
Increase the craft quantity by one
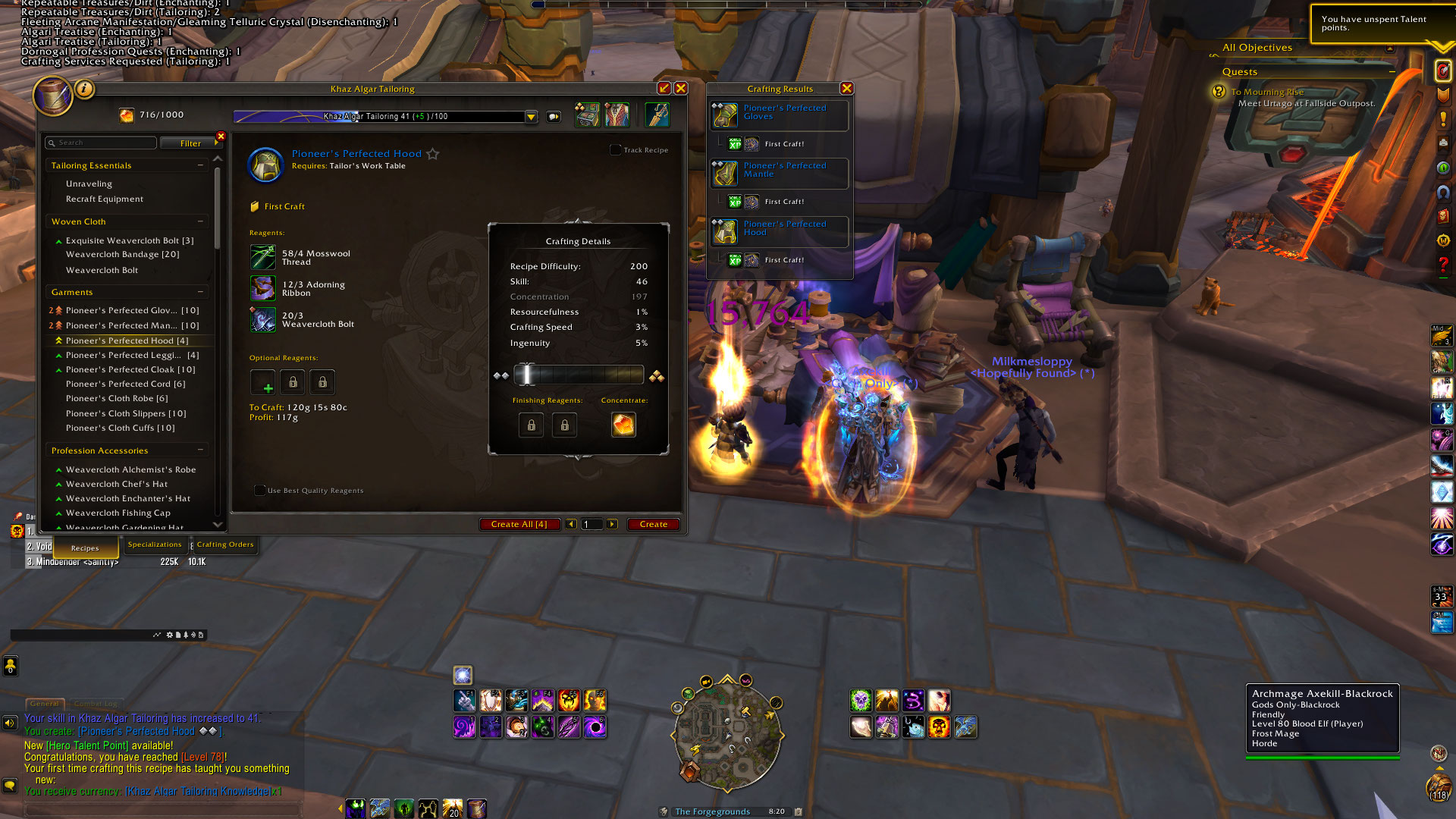(x=612, y=524)
